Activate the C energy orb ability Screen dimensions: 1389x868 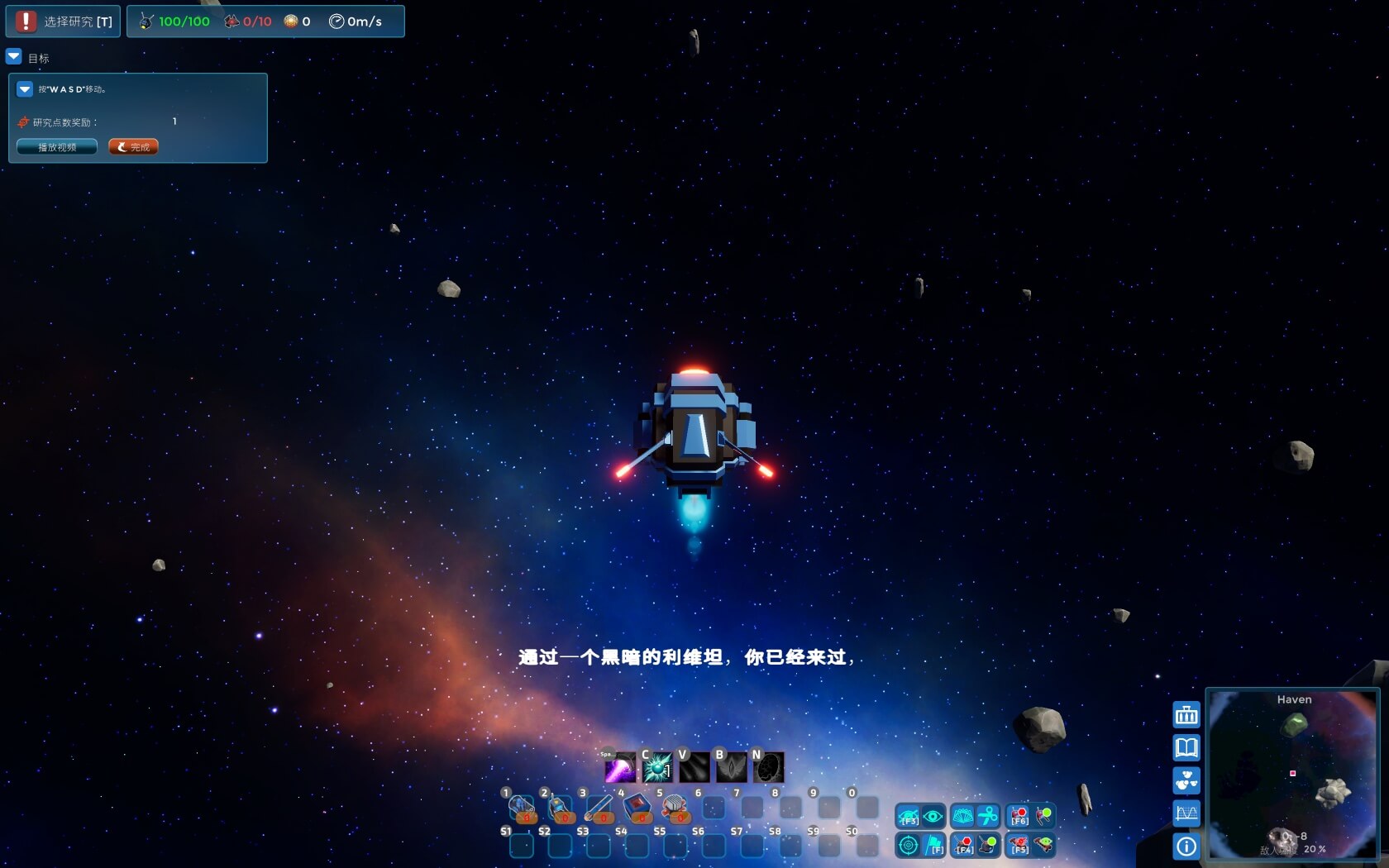[656, 765]
